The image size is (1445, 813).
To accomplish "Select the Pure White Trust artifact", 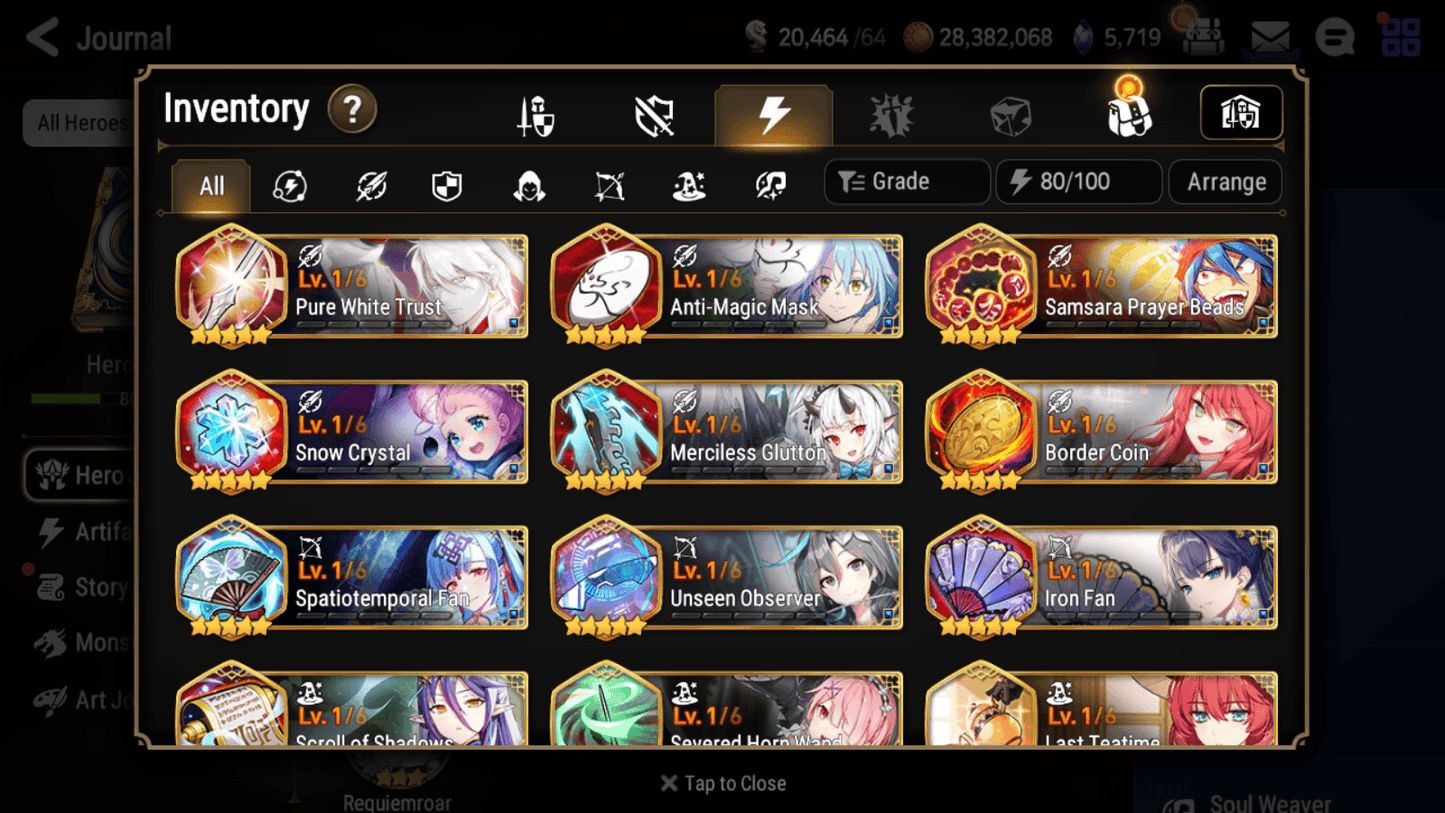I will coord(351,287).
